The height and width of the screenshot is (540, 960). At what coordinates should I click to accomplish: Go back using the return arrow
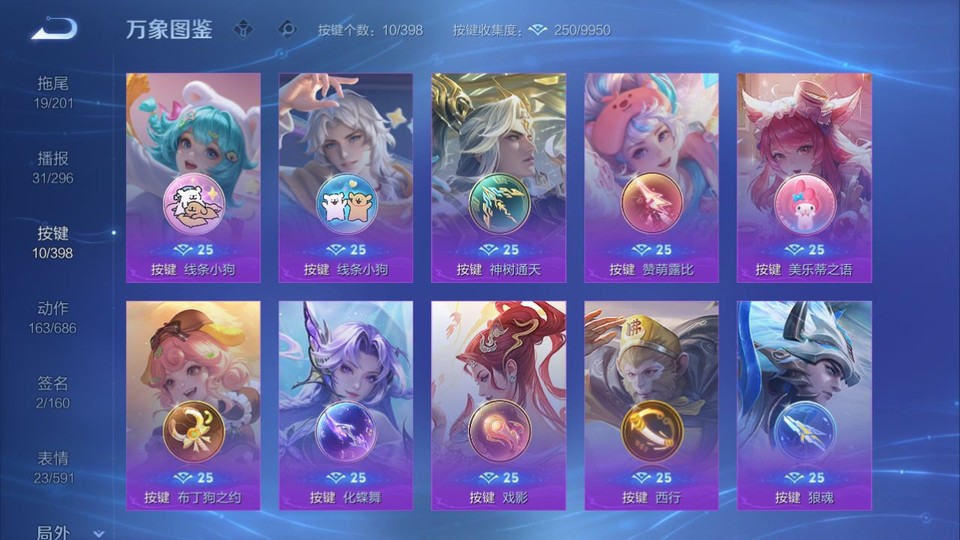pos(54,28)
